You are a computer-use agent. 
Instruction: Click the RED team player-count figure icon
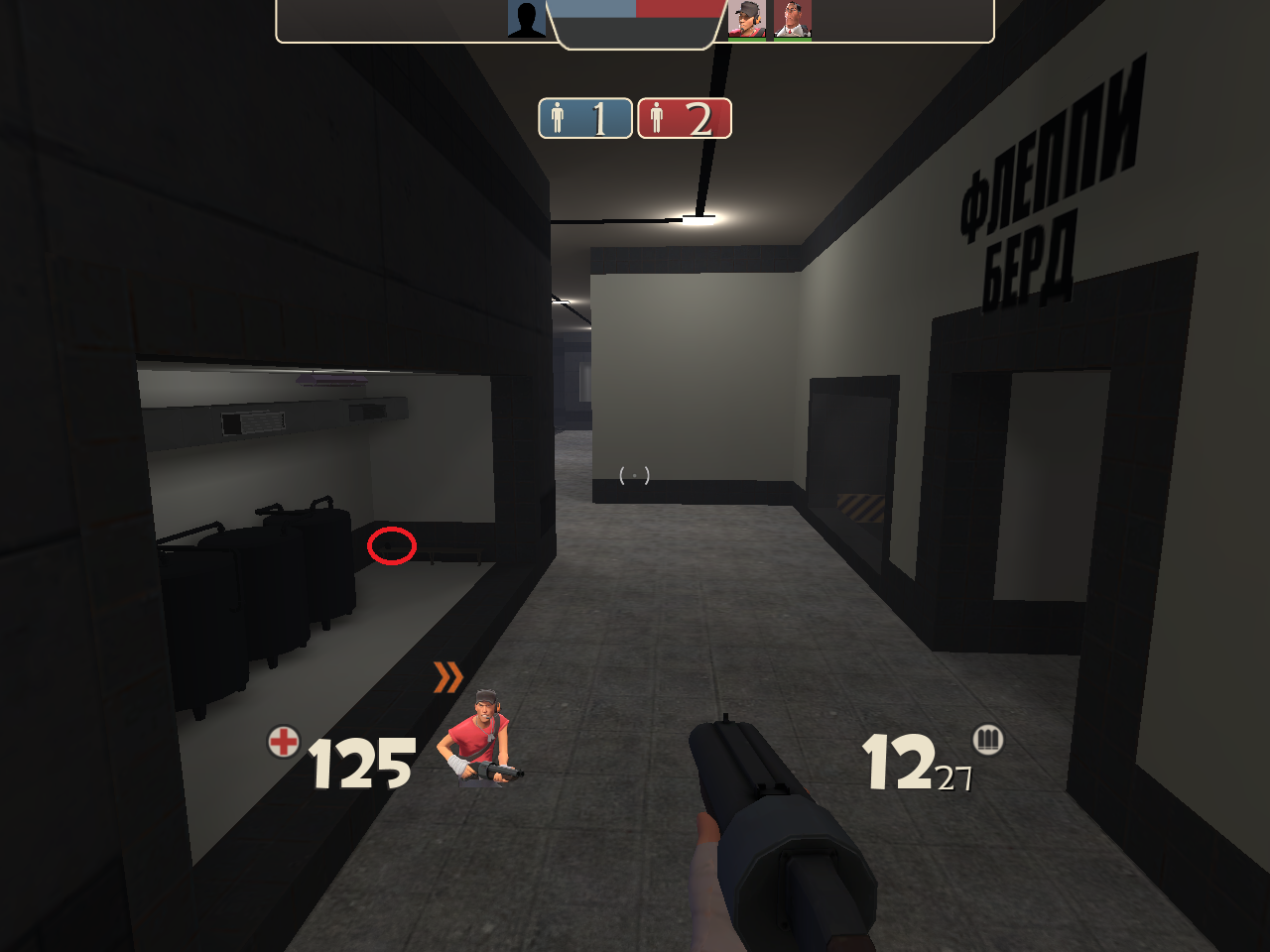pyautogui.click(x=657, y=119)
